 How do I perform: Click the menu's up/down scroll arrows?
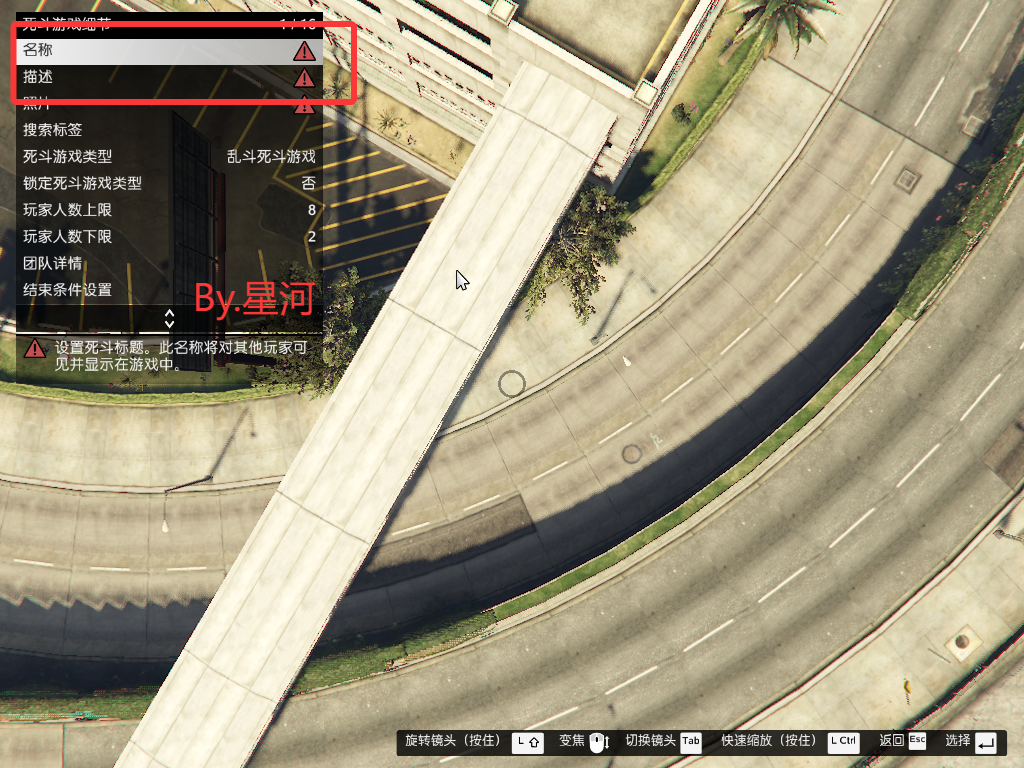click(x=169, y=318)
